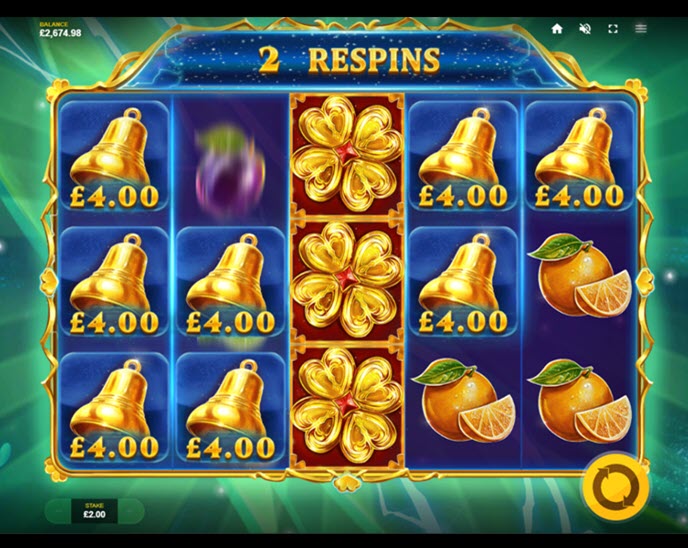688x548 pixels.
Task: Decrease the stake amount
Action: pos(60,512)
